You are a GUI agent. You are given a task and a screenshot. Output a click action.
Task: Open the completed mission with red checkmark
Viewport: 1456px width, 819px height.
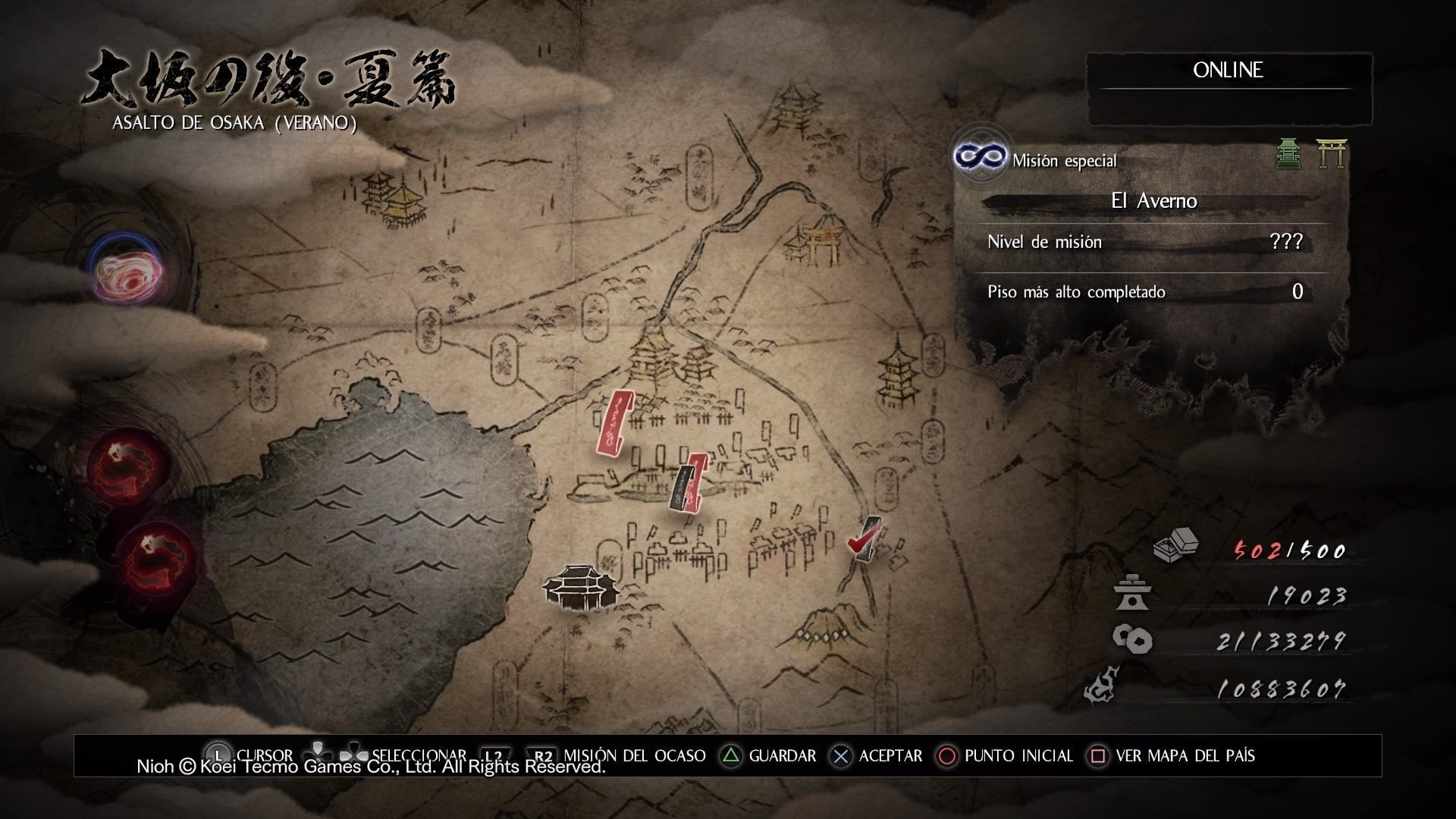point(864,540)
